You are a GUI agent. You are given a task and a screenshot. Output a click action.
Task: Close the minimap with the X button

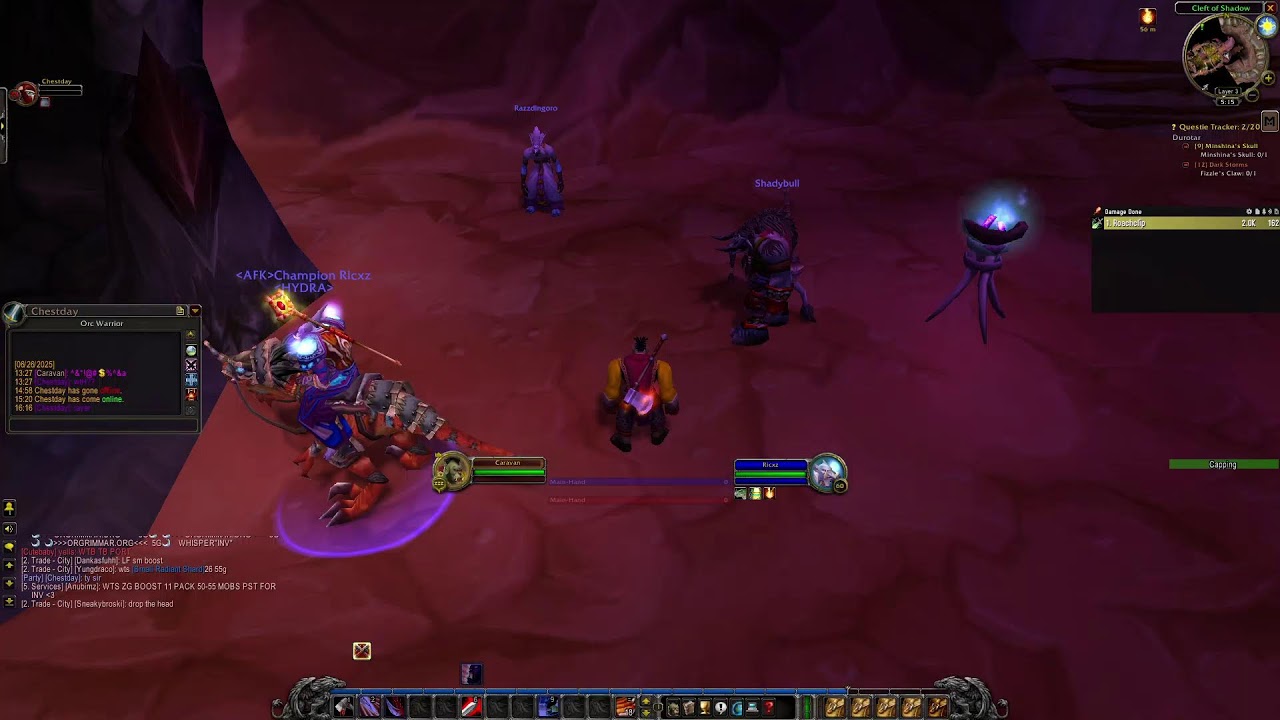tap(1270, 8)
